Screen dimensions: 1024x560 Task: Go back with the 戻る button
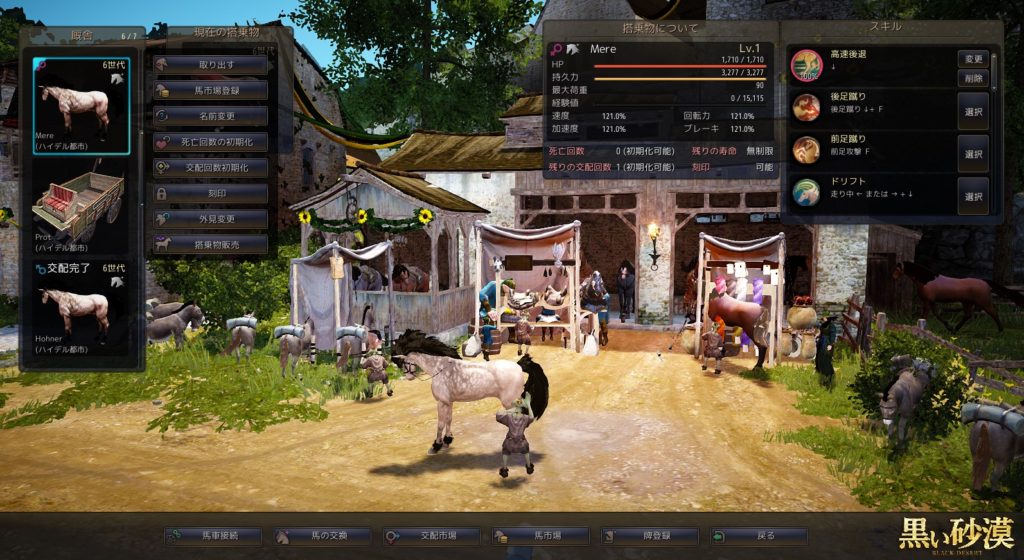(x=758, y=536)
